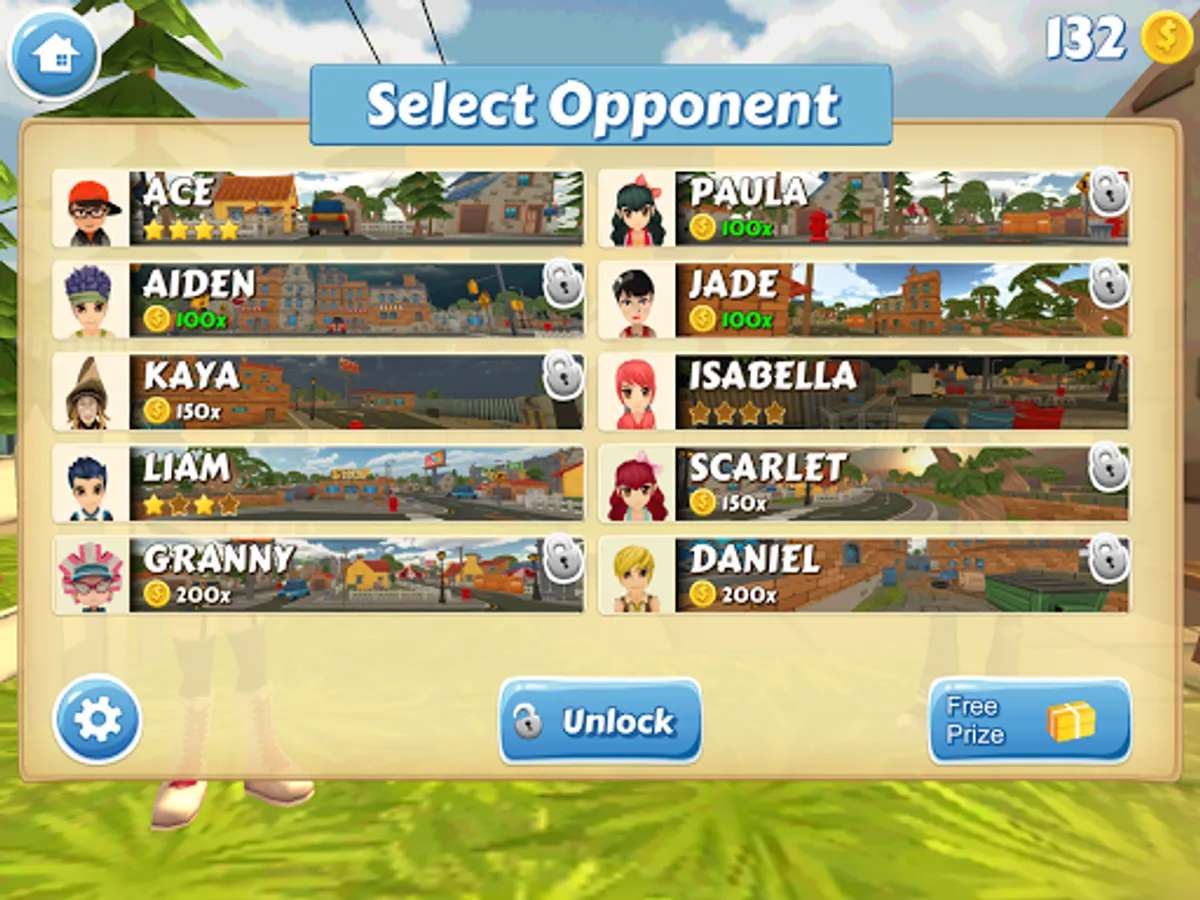Select Scarlet's opponent row
The image size is (1200, 900).
(x=864, y=484)
